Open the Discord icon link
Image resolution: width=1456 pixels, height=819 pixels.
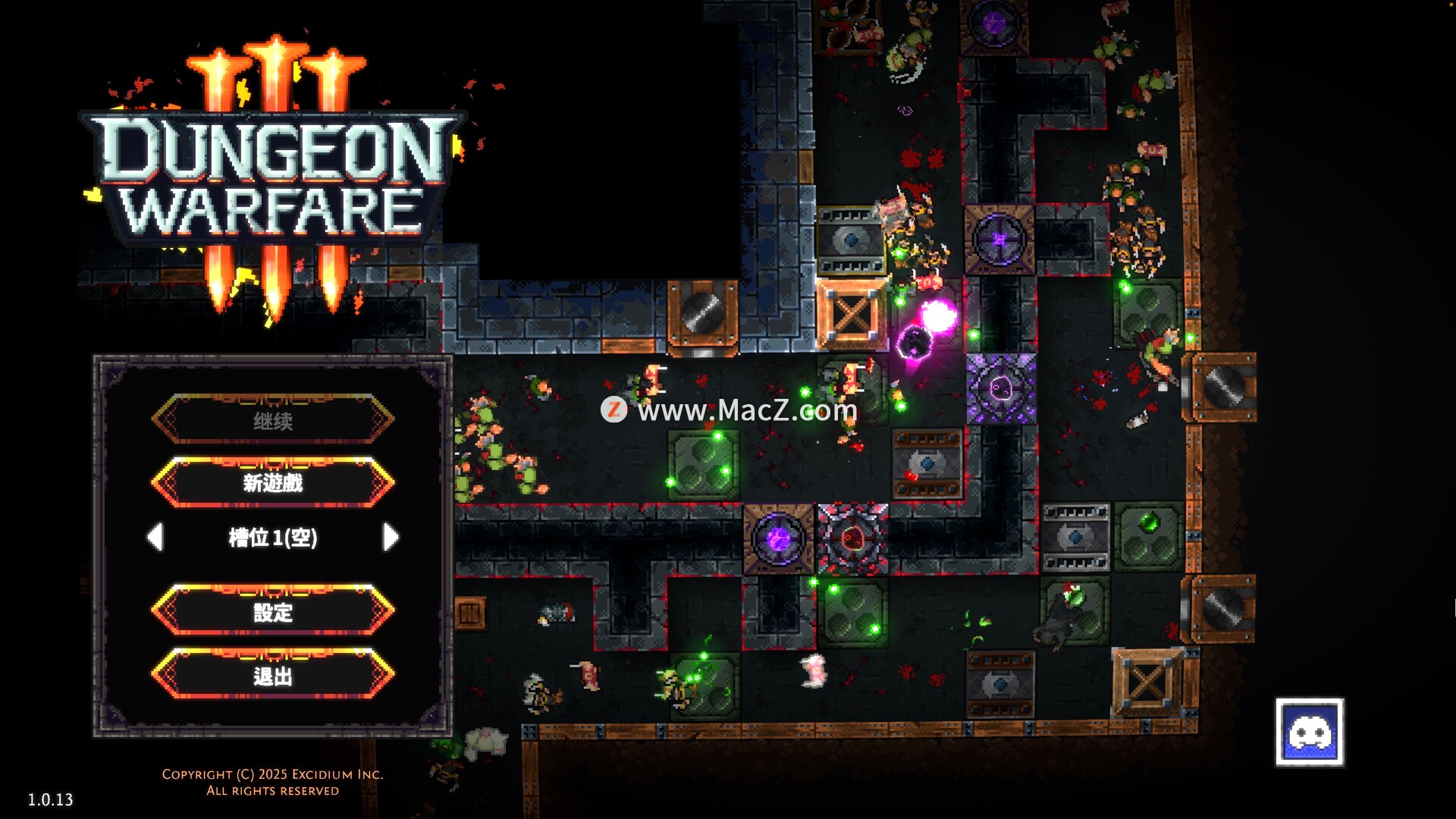[x=1309, y=733]
